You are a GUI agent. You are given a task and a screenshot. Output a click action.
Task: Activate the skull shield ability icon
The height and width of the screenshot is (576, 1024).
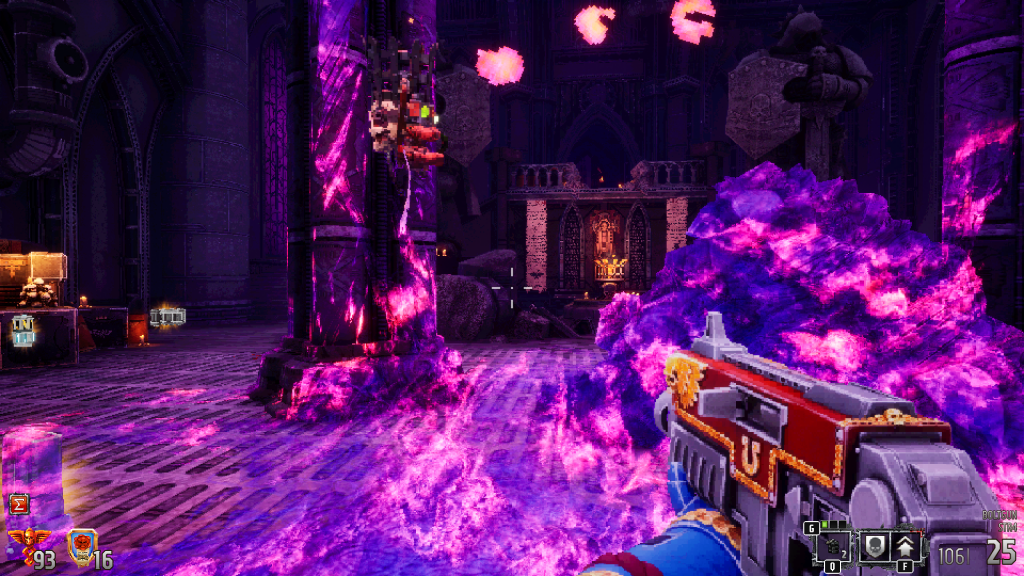click(x=872, y=546)
